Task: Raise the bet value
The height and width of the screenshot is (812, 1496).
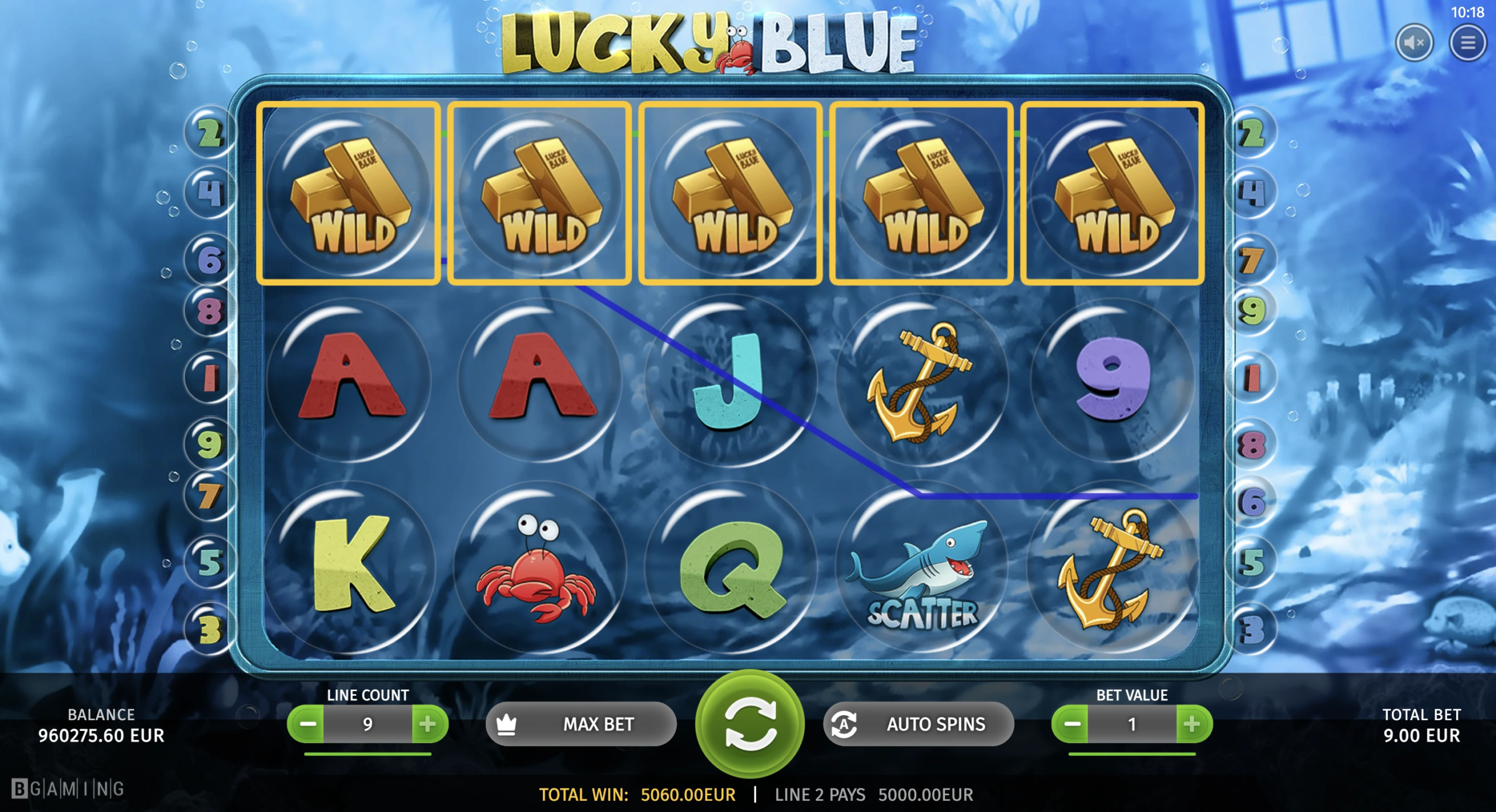Action: pos(1193,724)
